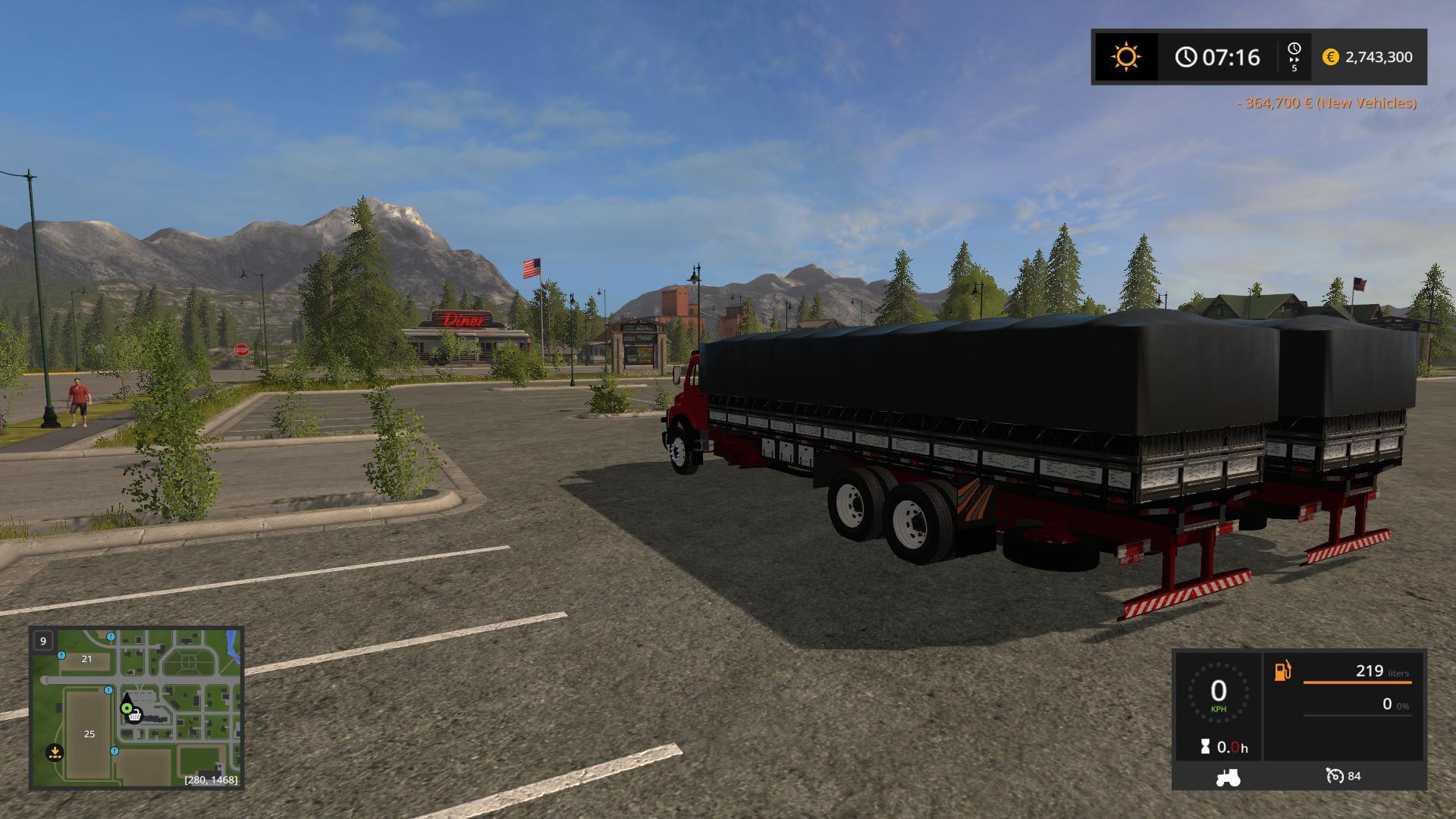
Task: Click the orange fuel pump icon
Action: [1282, 671]
